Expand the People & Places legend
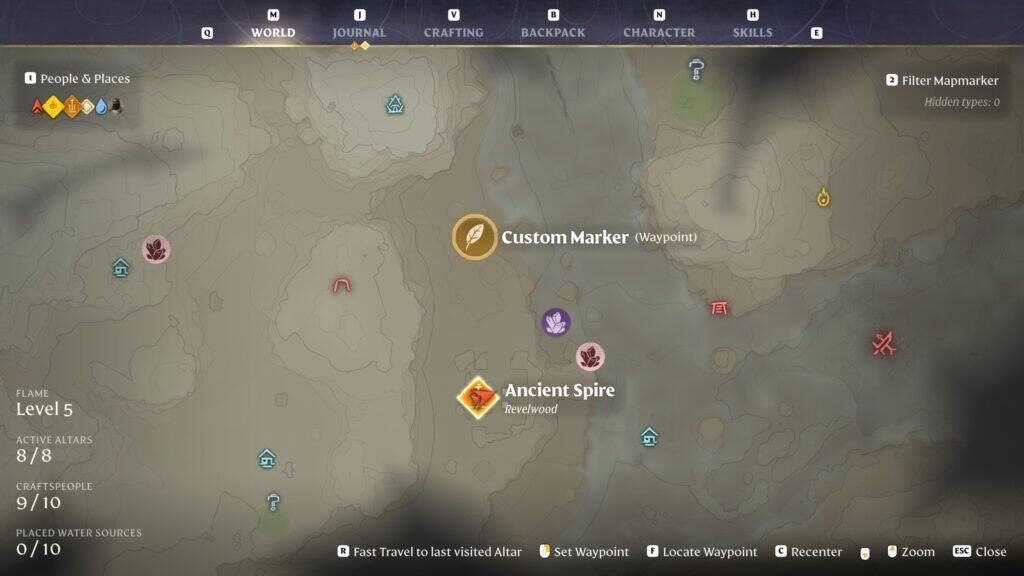 pos(85,78)
